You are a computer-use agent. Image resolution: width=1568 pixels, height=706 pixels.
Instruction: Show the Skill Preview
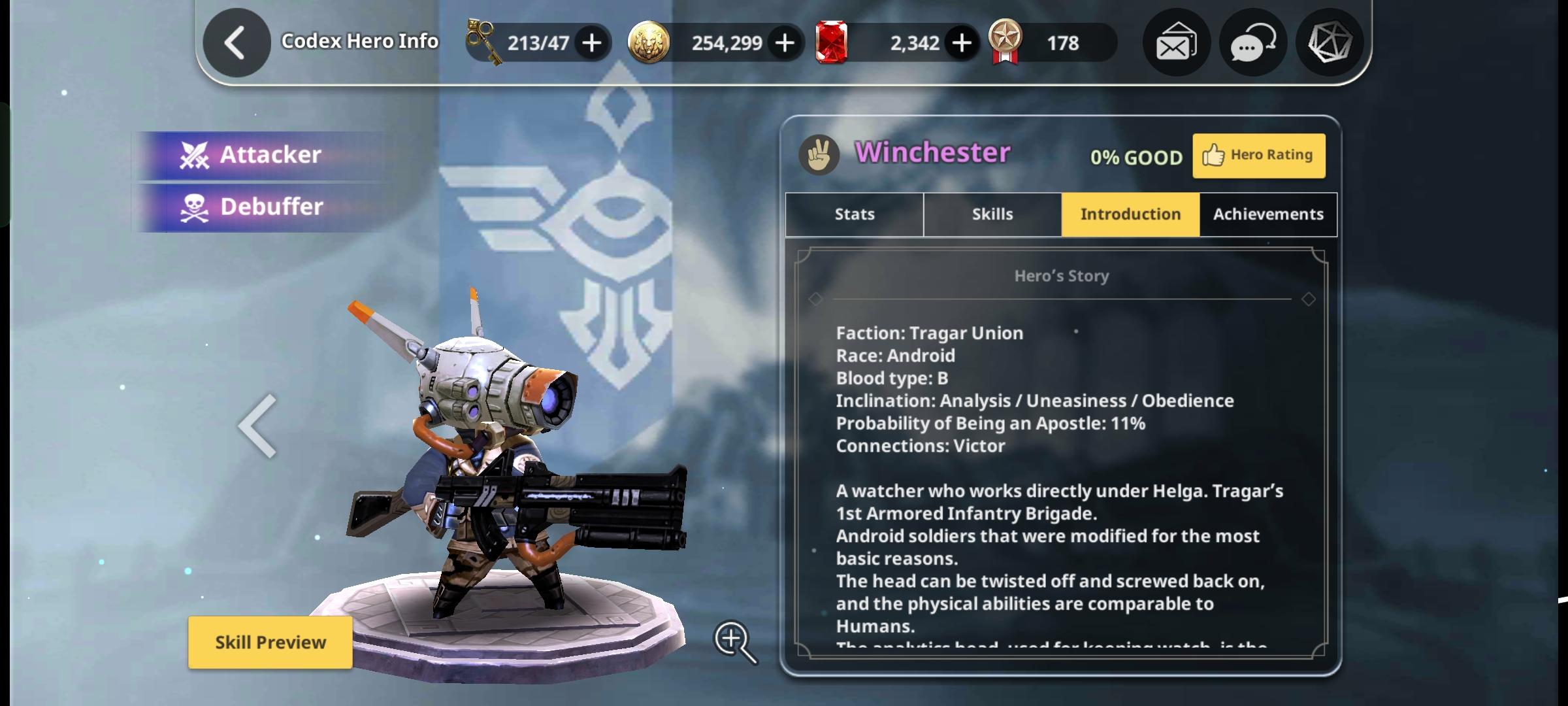point(270,642)
